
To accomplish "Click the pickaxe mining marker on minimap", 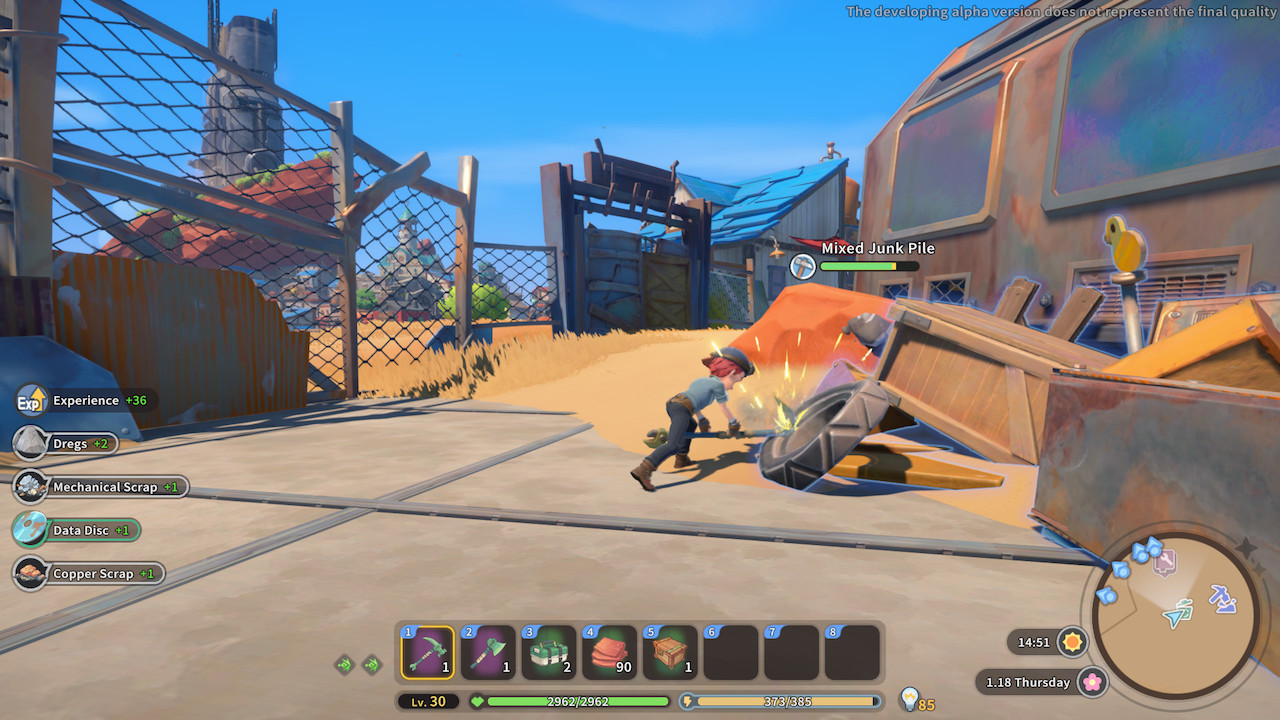I will 1222,598.
